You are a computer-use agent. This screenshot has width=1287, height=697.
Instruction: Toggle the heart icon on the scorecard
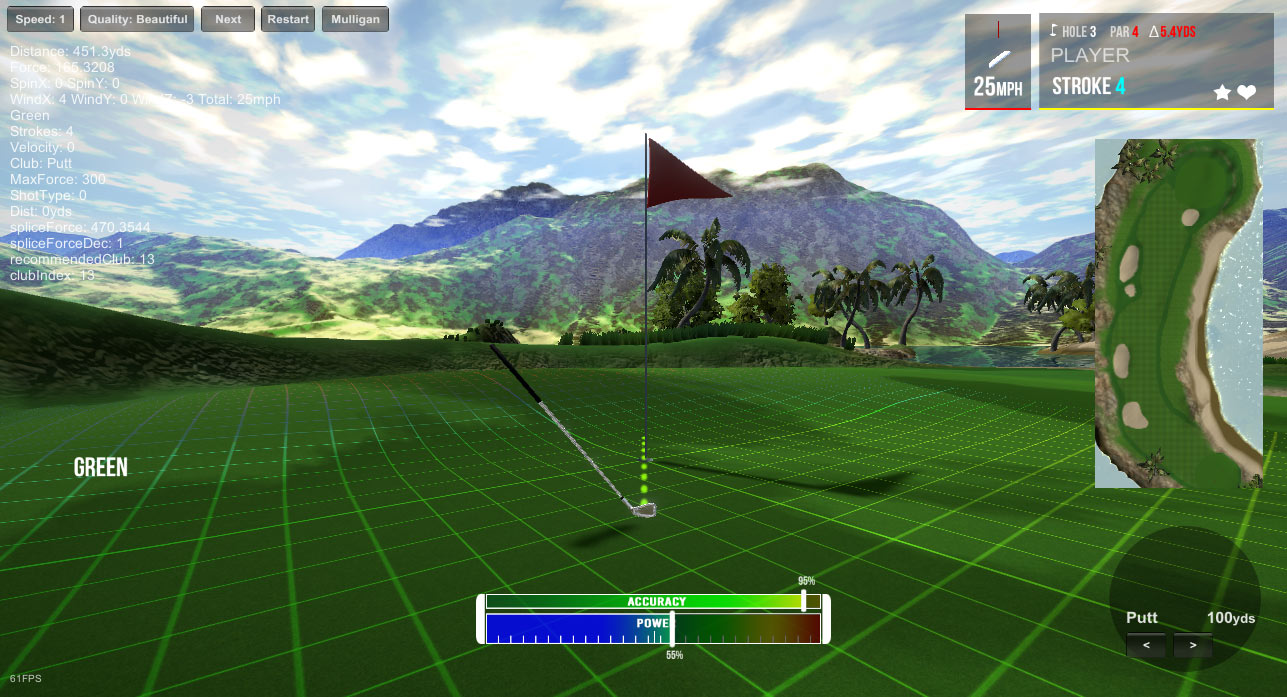pos(1246,92)
